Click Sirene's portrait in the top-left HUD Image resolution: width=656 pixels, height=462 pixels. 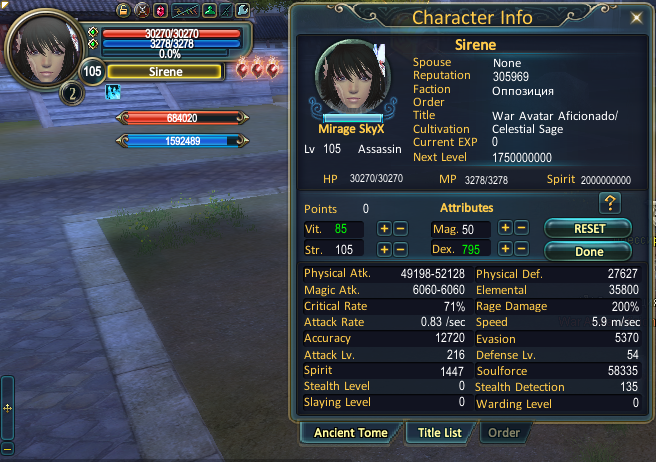coord(43,46)
